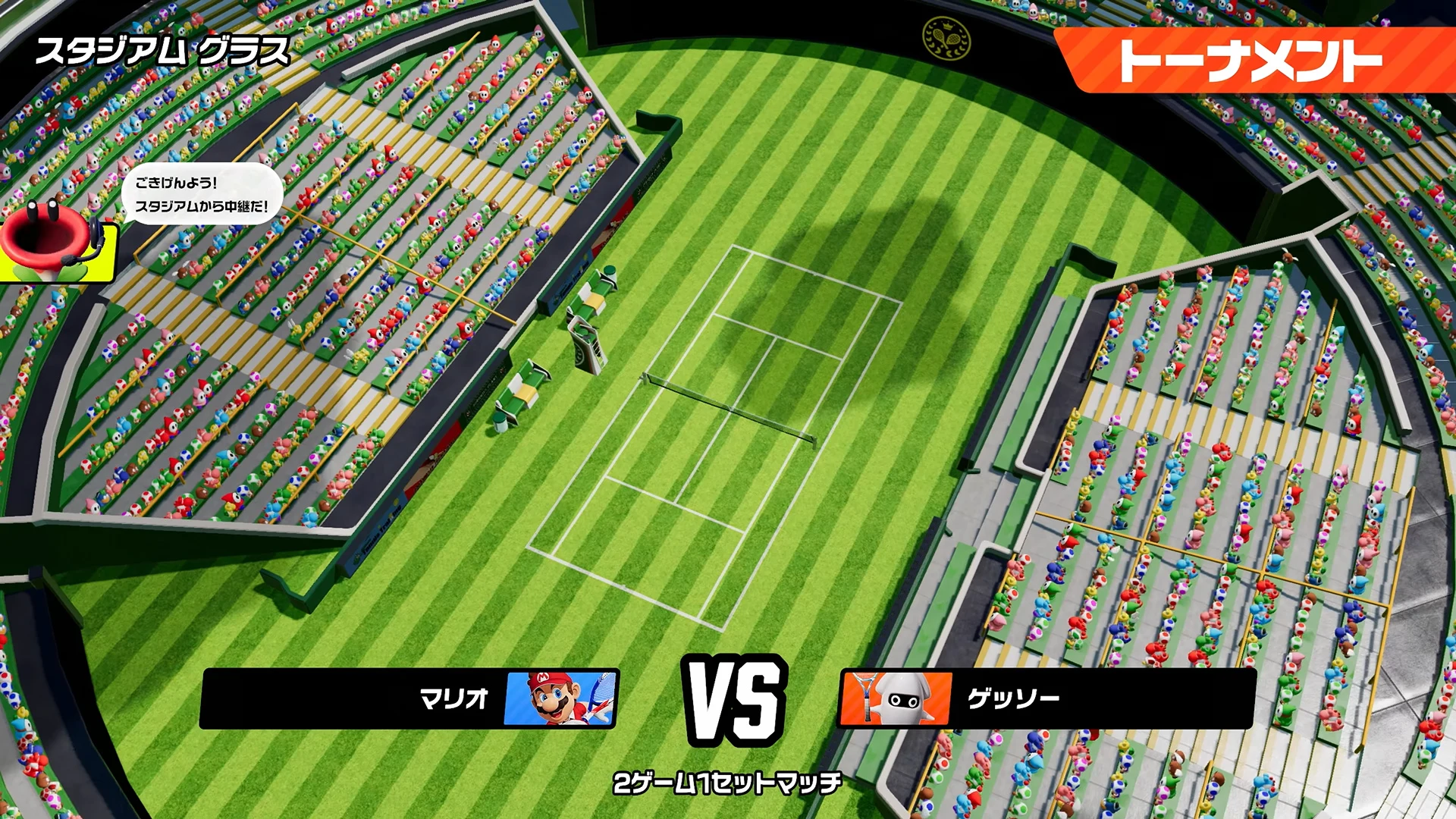Click the orange トーナメント banner

click(x=1251, y=61)
